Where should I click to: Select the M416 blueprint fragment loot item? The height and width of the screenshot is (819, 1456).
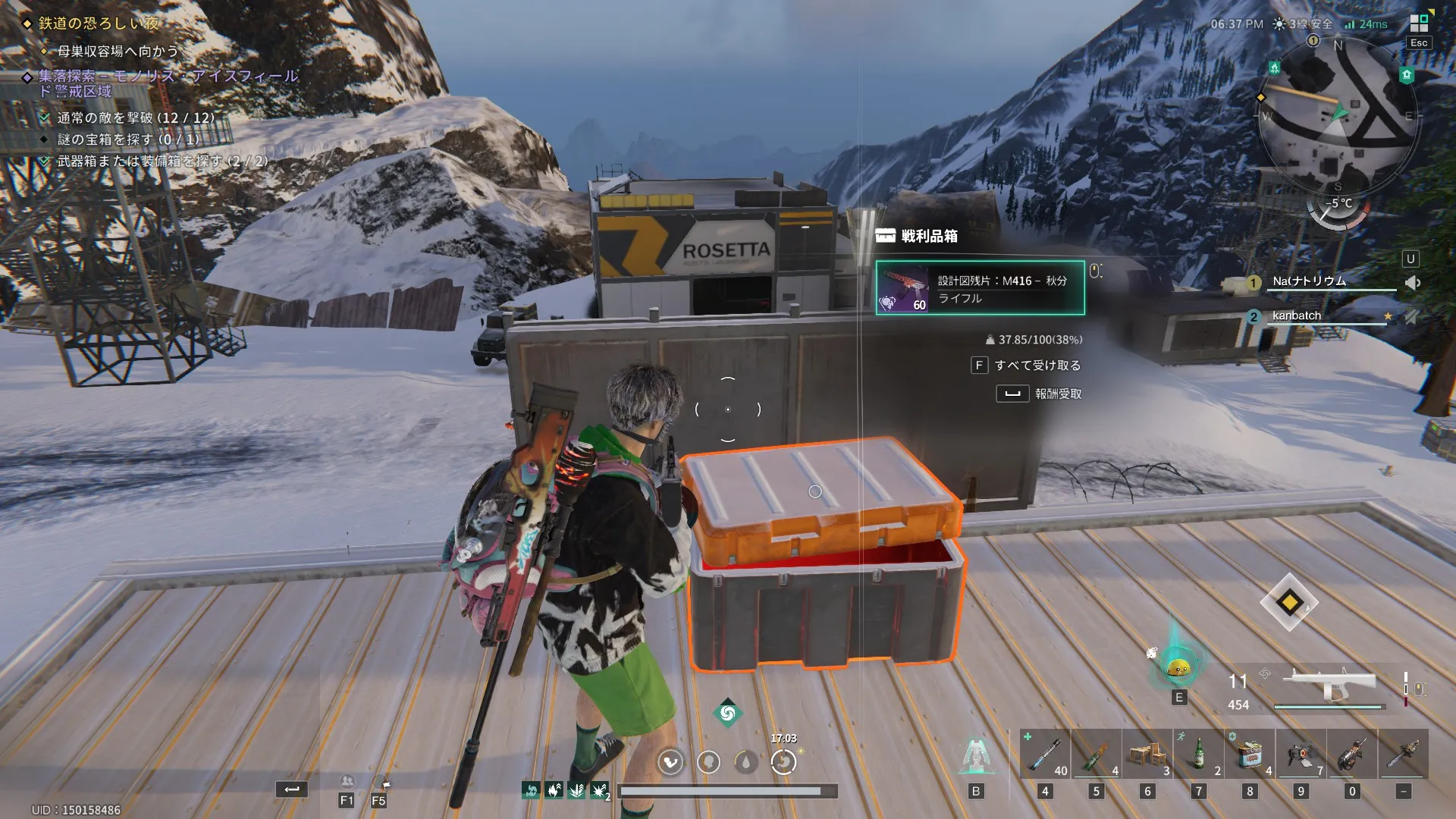[980, 288]
